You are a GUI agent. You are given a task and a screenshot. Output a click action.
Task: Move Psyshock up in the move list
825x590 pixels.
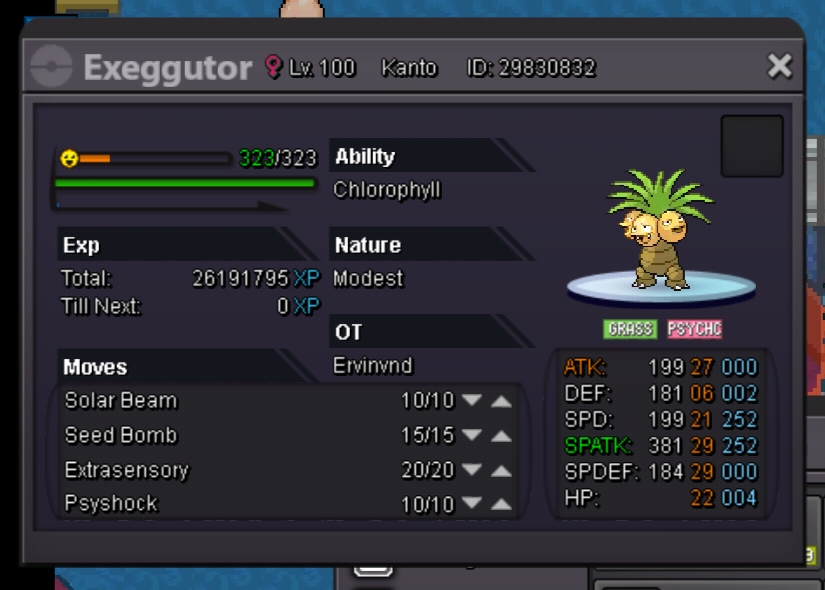coord(502,505)
